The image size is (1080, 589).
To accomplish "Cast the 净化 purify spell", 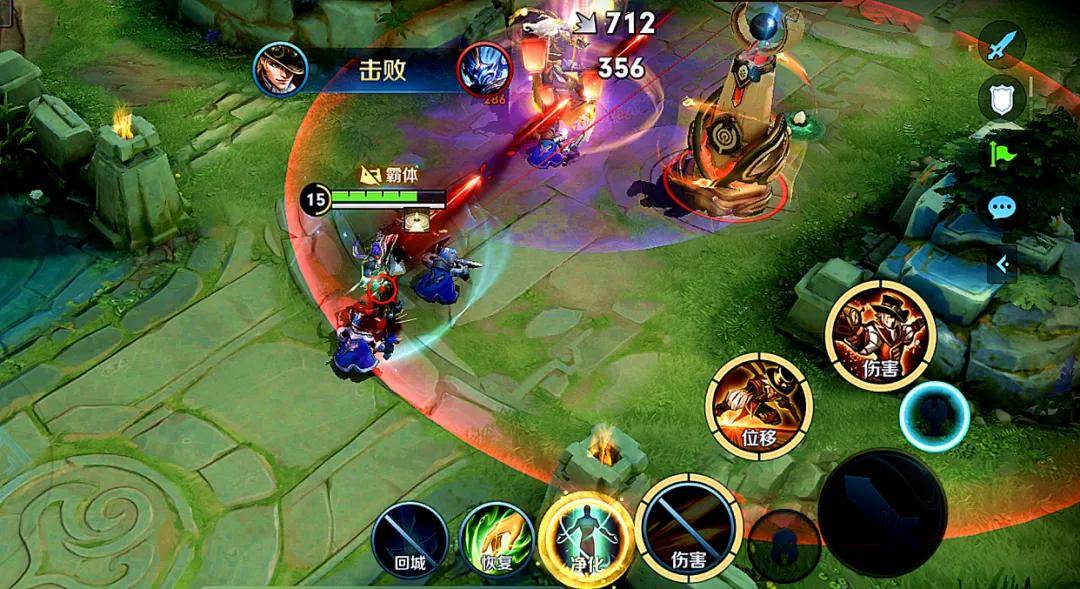I will click(x=586, y=538).
